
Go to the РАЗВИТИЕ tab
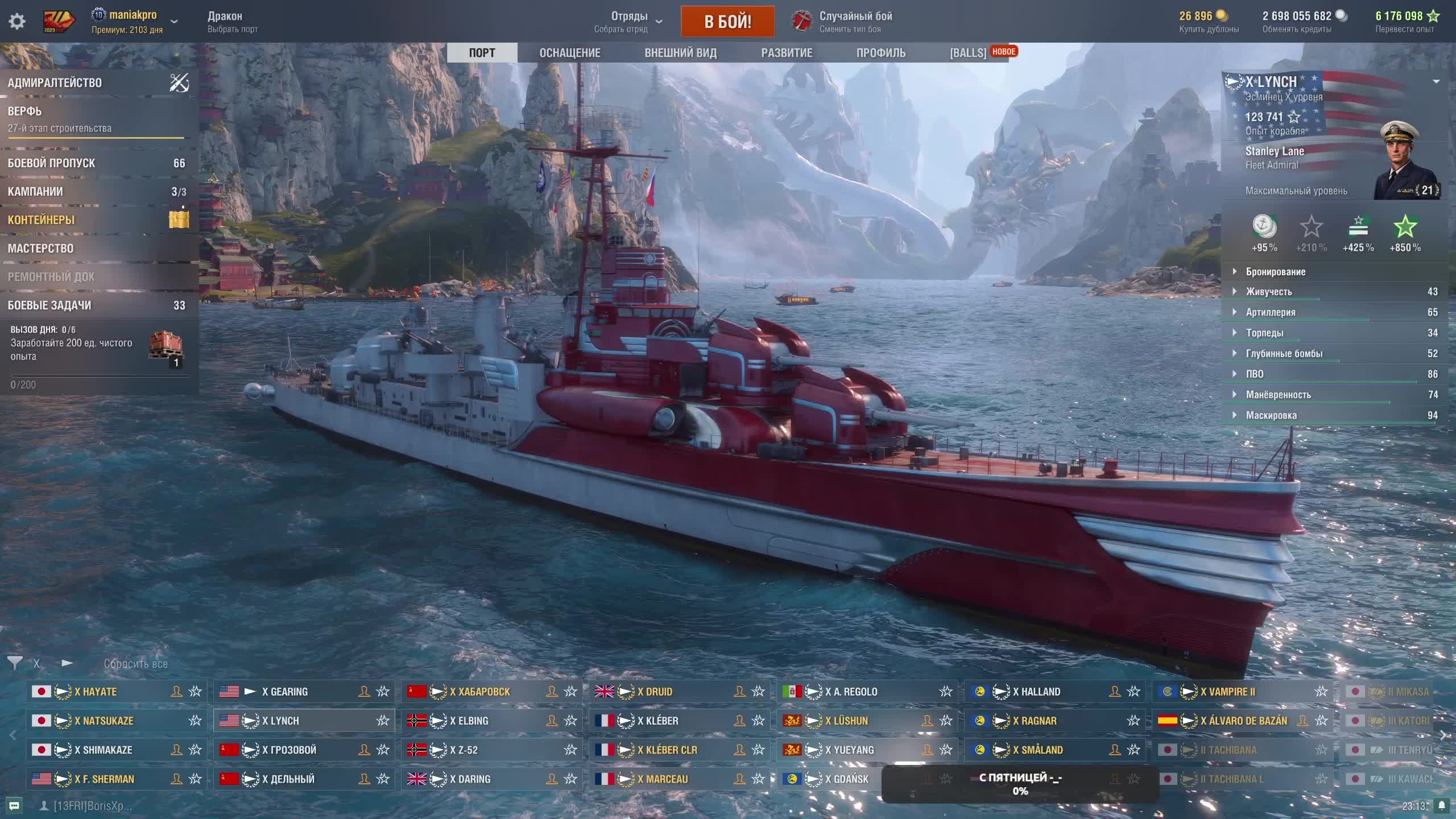tap(787, 53)
